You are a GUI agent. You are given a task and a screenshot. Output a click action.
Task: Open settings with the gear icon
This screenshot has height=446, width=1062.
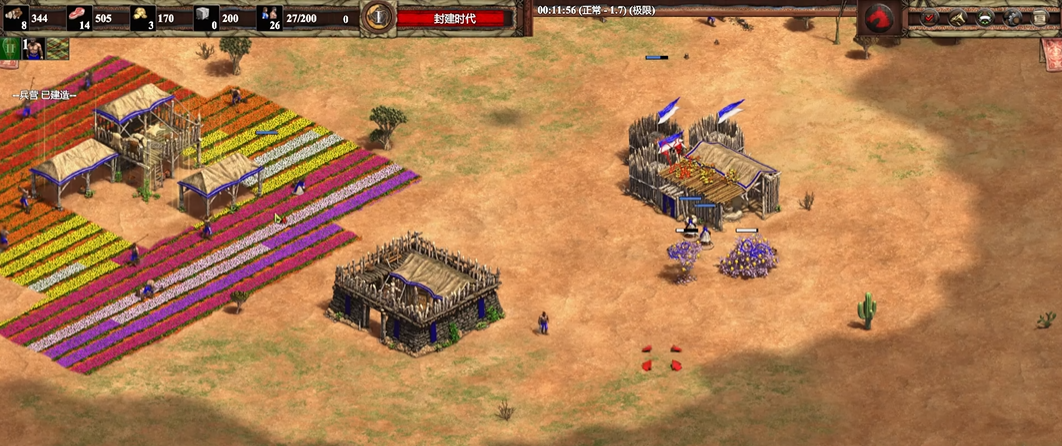1012,17
